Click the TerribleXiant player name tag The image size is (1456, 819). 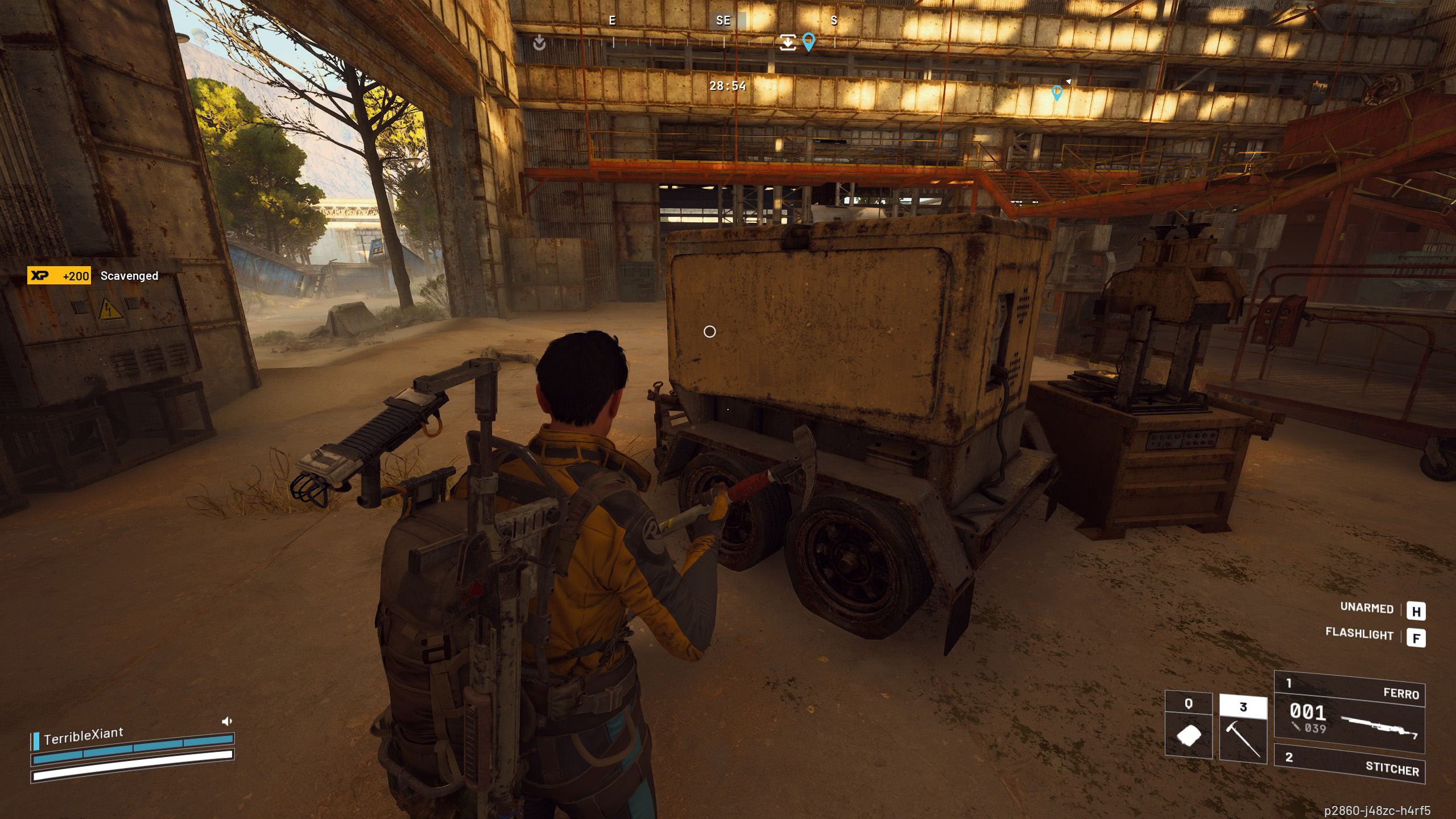point(84,736)
